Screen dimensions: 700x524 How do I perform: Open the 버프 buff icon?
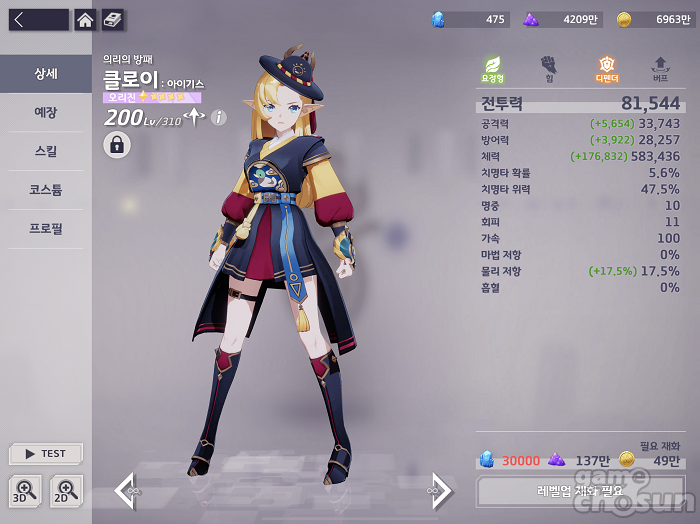660,68
